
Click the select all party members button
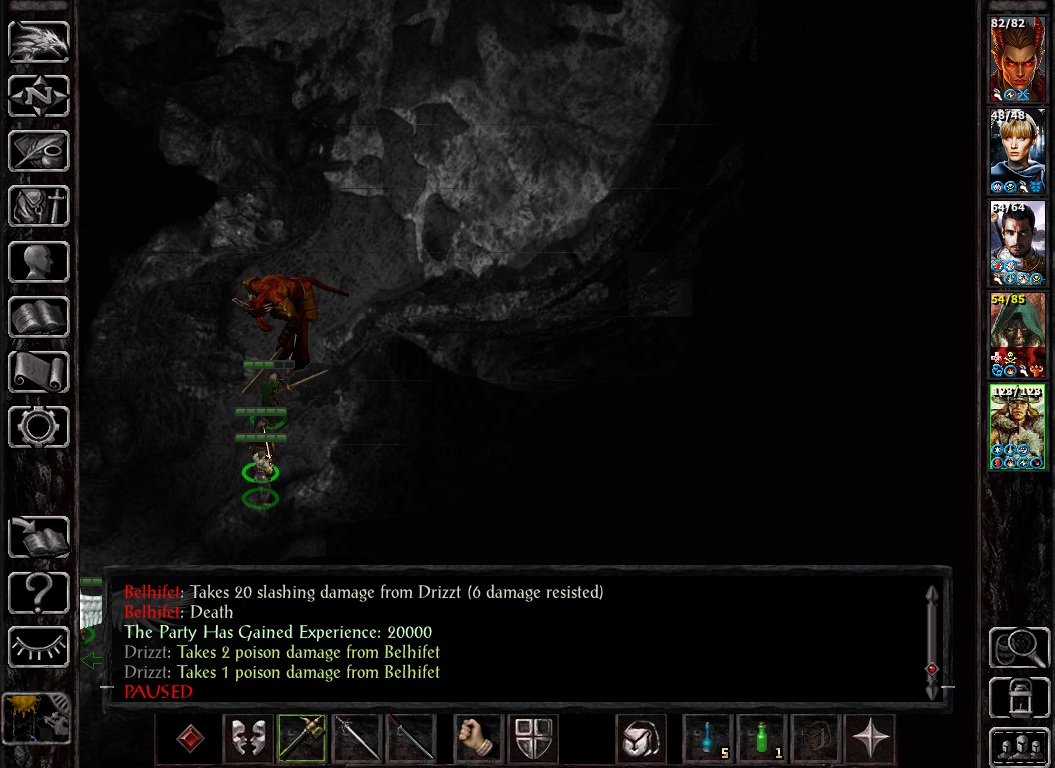coord(1018,746)
